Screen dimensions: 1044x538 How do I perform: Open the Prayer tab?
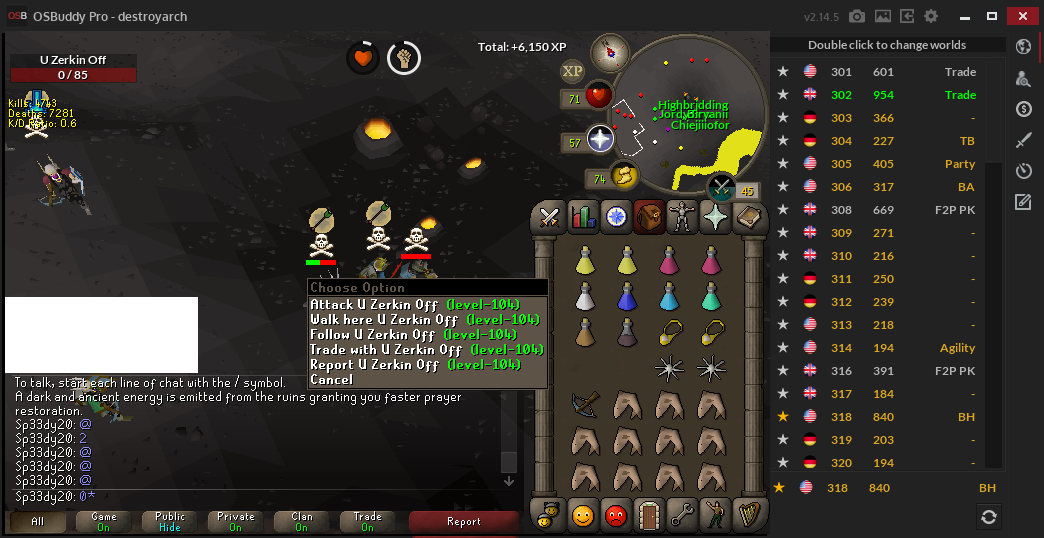tap(714, 216)
